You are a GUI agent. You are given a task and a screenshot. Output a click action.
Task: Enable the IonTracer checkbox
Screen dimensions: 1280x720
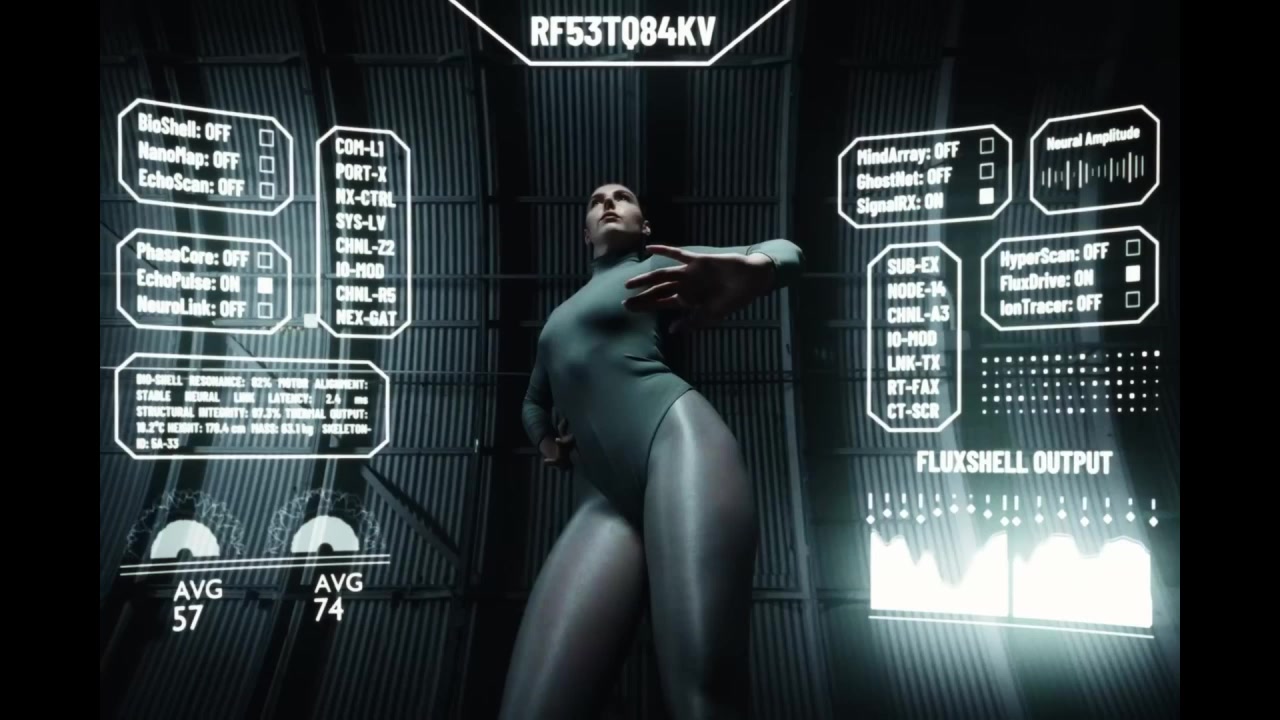point(1133,299)
